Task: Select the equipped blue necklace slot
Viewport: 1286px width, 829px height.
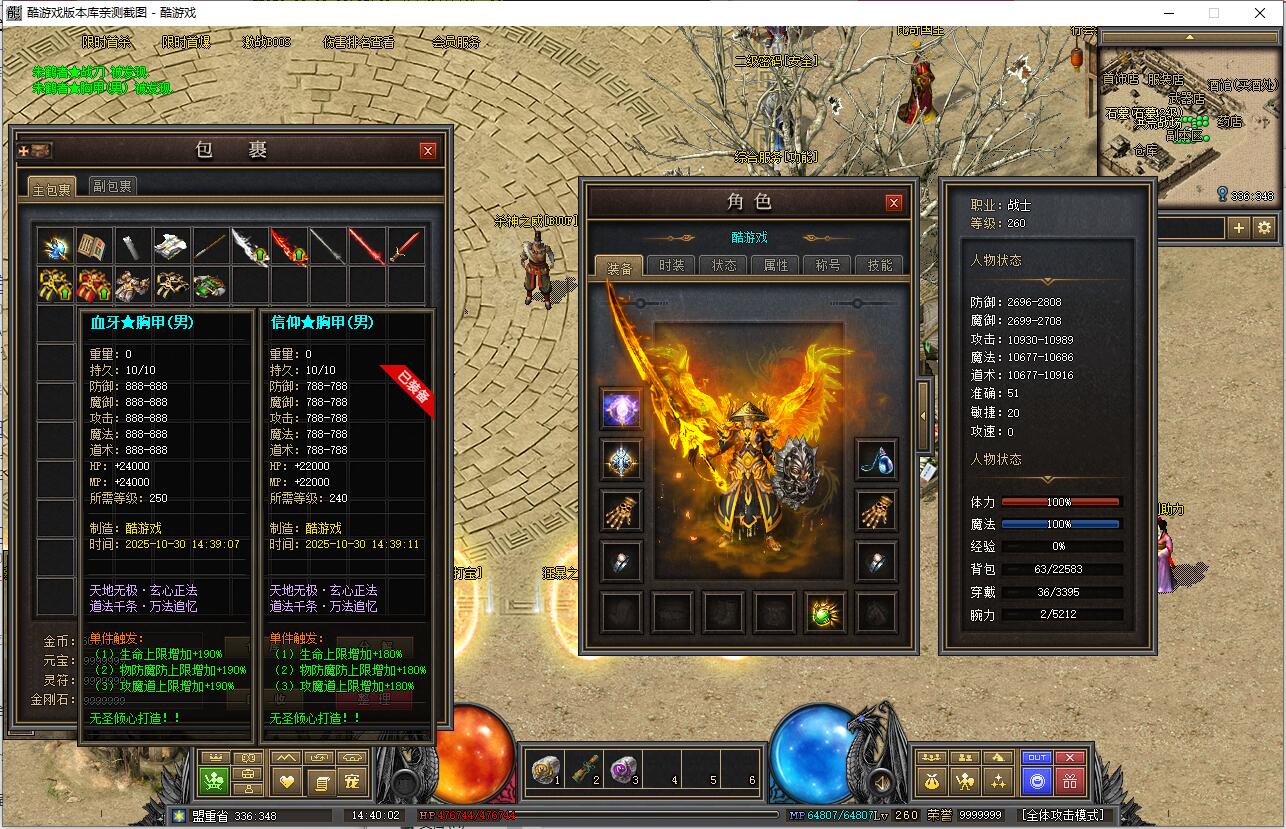Action: click(x=877, y=460)
